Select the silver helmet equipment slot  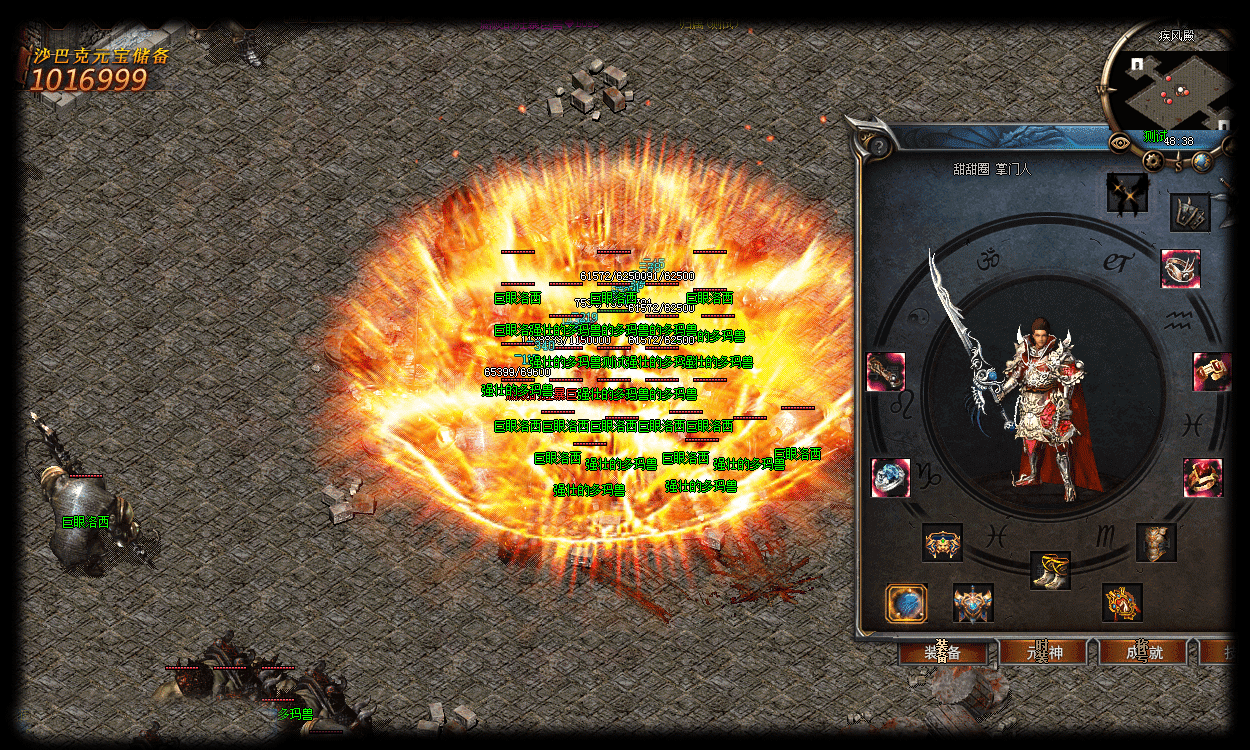1180,269
